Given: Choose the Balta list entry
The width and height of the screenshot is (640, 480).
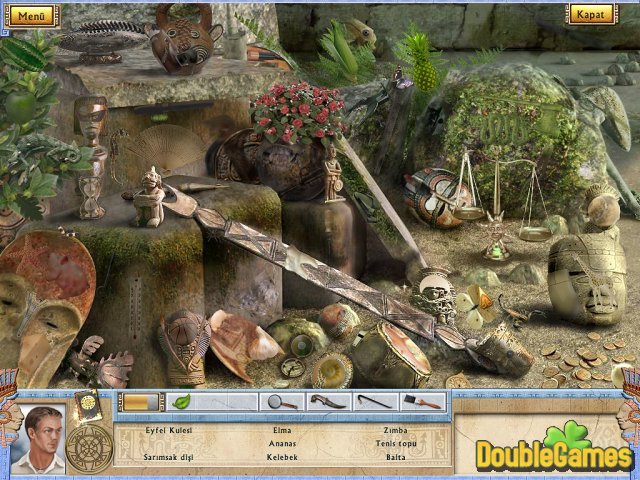Looking at the screenshot, I should (396, 457).
